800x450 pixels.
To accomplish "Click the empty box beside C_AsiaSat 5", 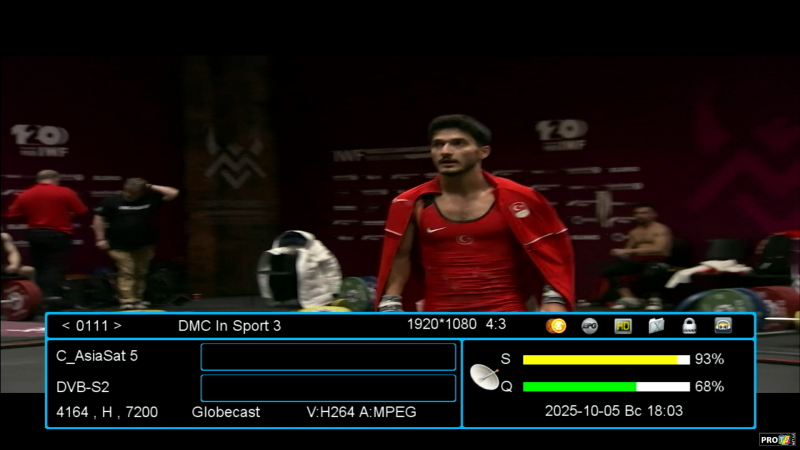I will click(x=328, y=357).
